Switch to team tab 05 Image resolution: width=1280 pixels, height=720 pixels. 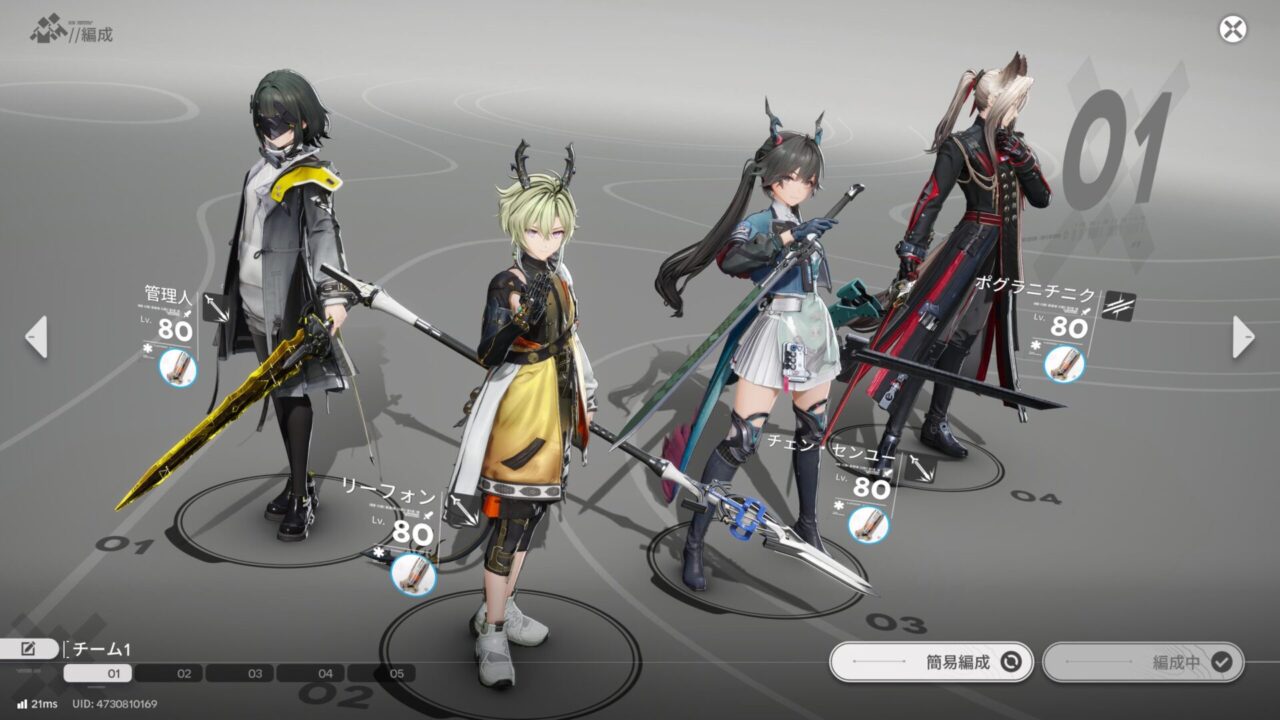[x=396, y=674]
